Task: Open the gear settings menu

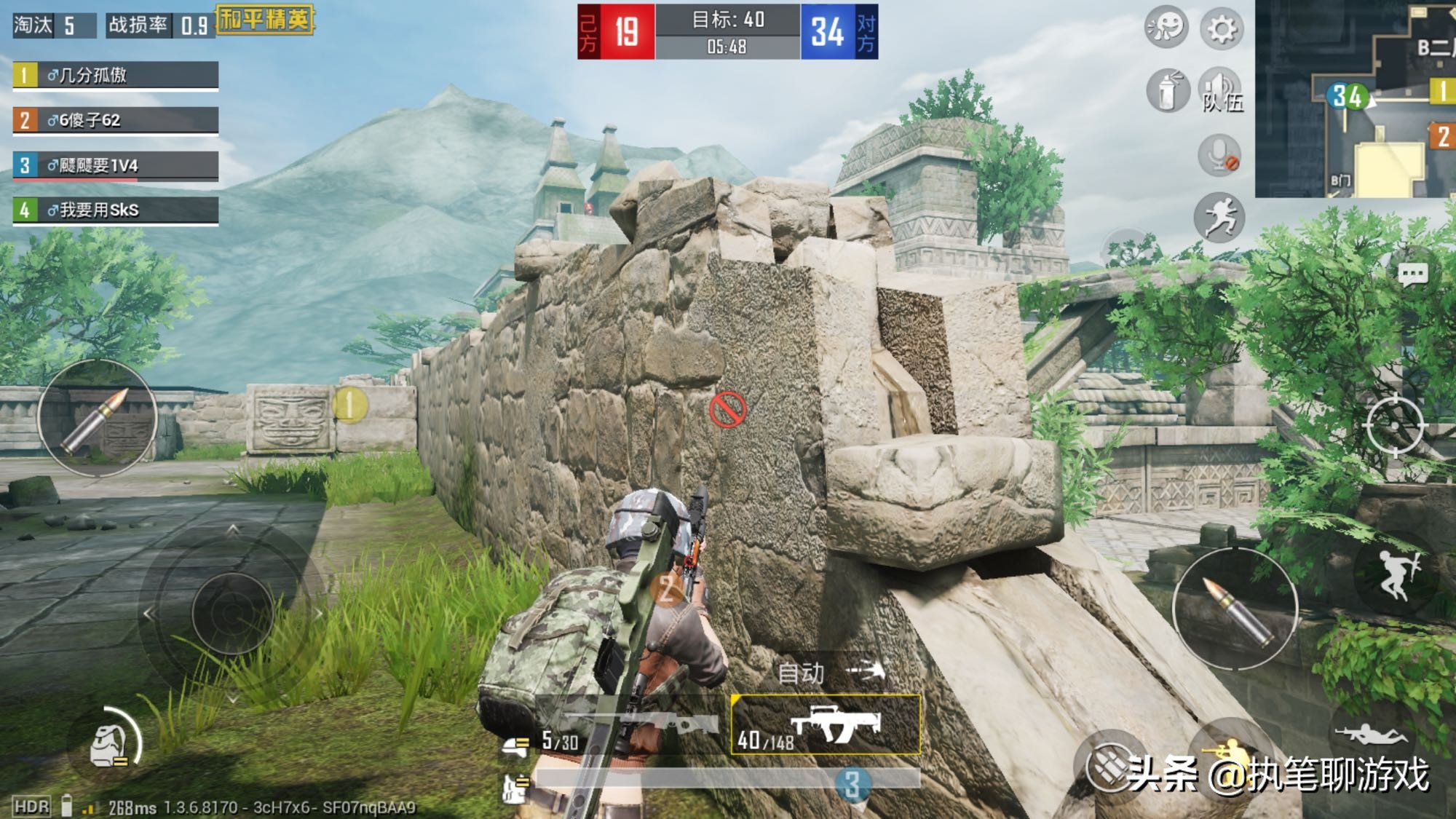Action: pyautogui.click(x=1222, y=29)
